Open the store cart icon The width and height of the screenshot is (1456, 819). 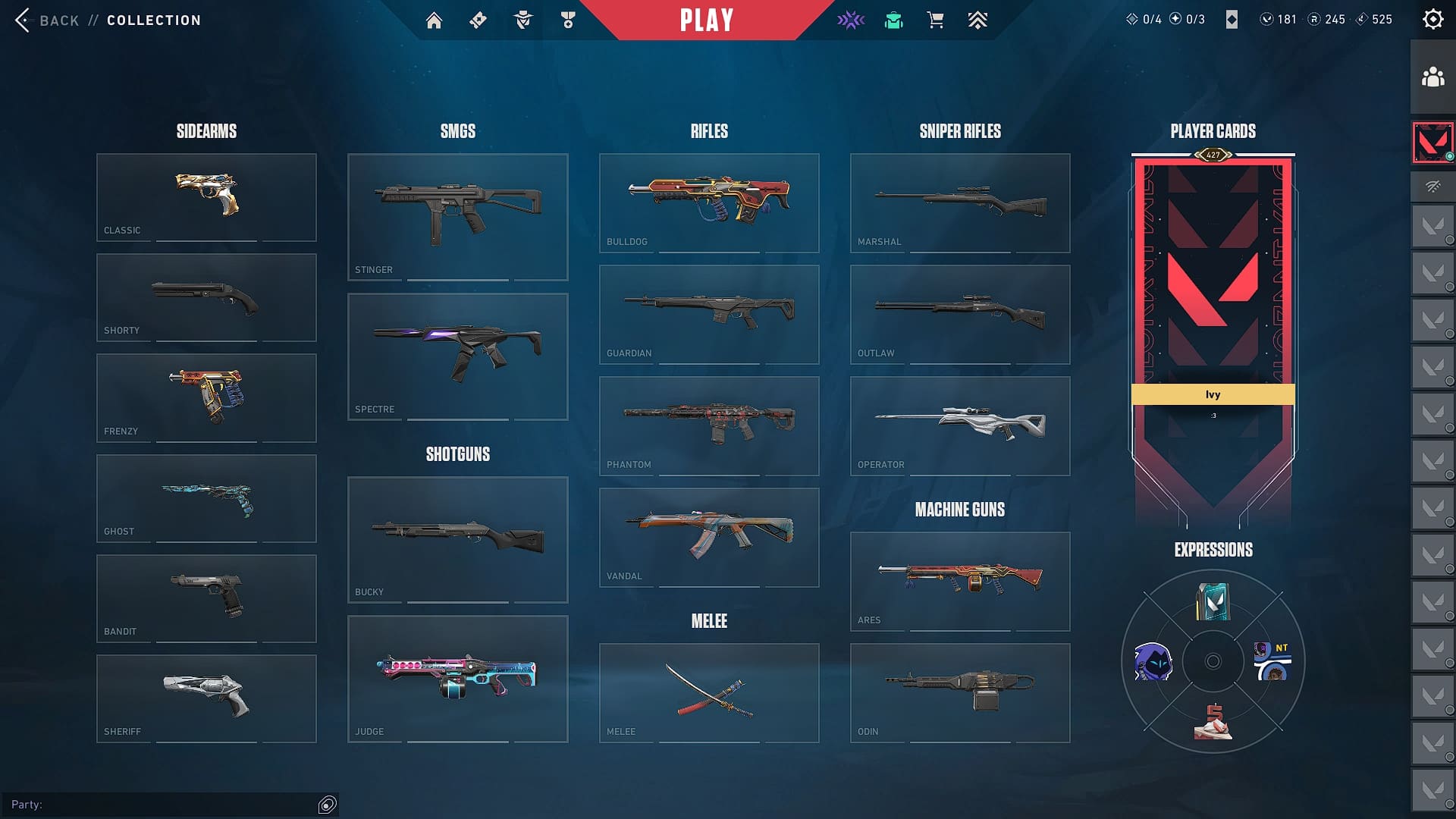click(x=935, y=20)
